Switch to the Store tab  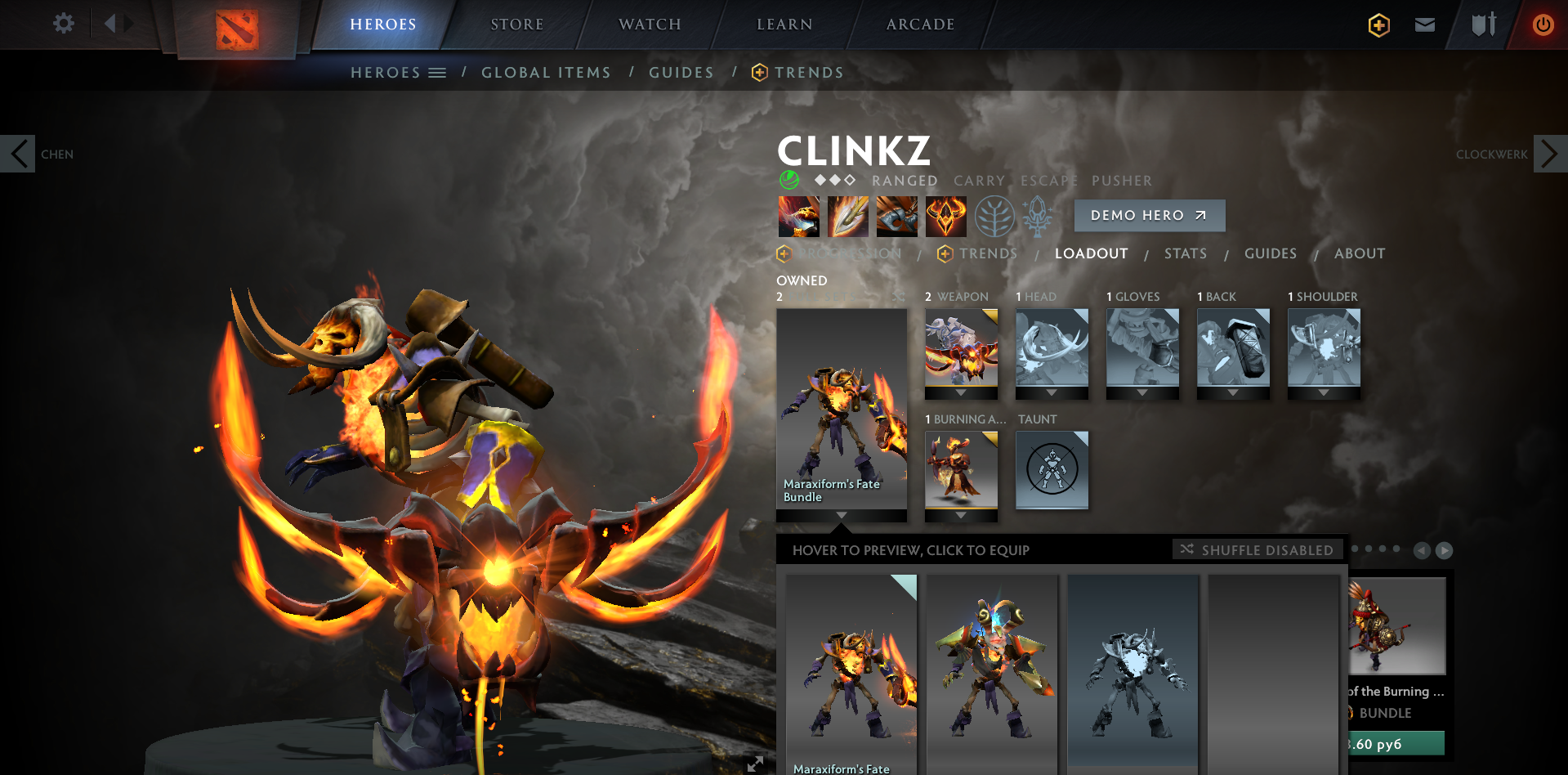coord(516,25)
